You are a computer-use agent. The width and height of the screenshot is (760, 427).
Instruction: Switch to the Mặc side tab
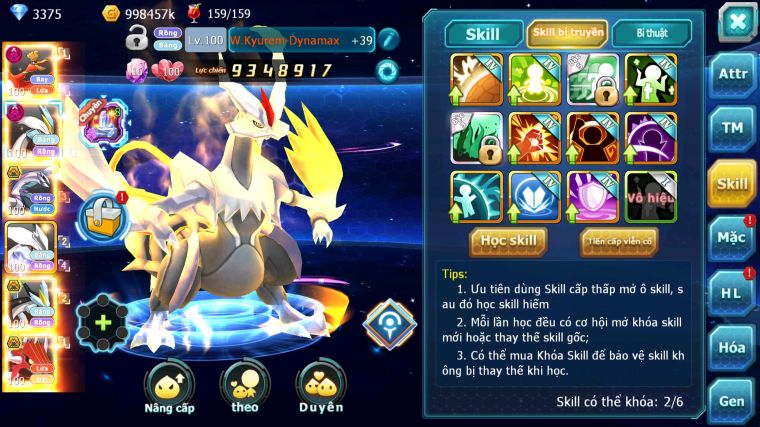point(732,237)
